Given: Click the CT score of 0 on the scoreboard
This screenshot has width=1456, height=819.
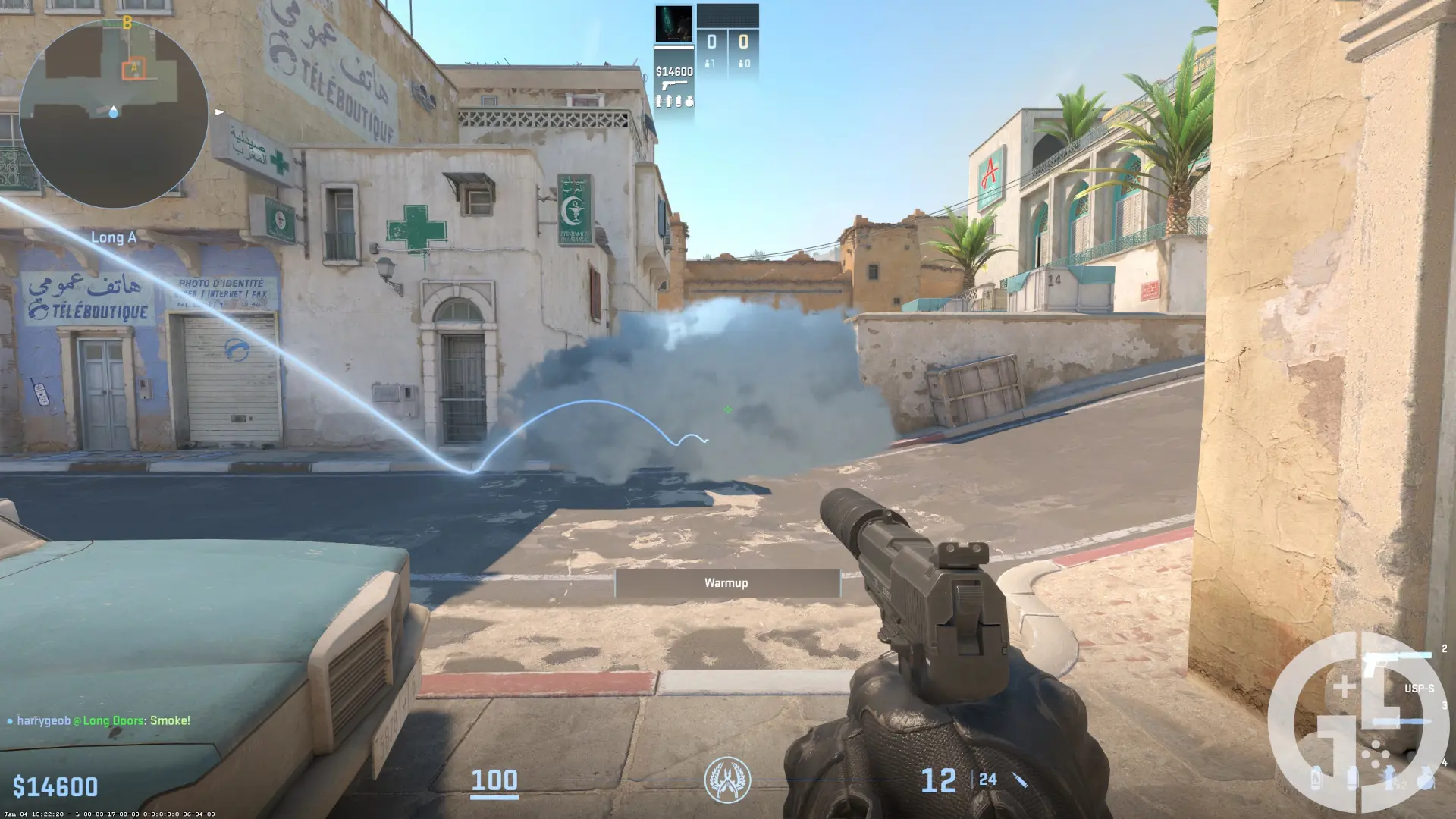Looking at the screenshot, I should click(711, 41).
